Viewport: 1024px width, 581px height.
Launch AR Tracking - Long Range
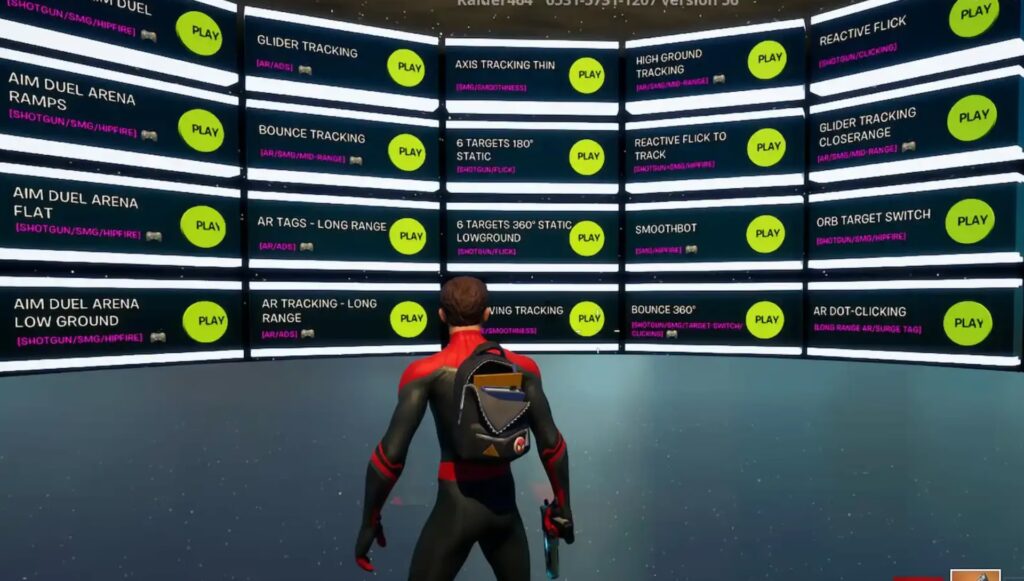[408, 319]
